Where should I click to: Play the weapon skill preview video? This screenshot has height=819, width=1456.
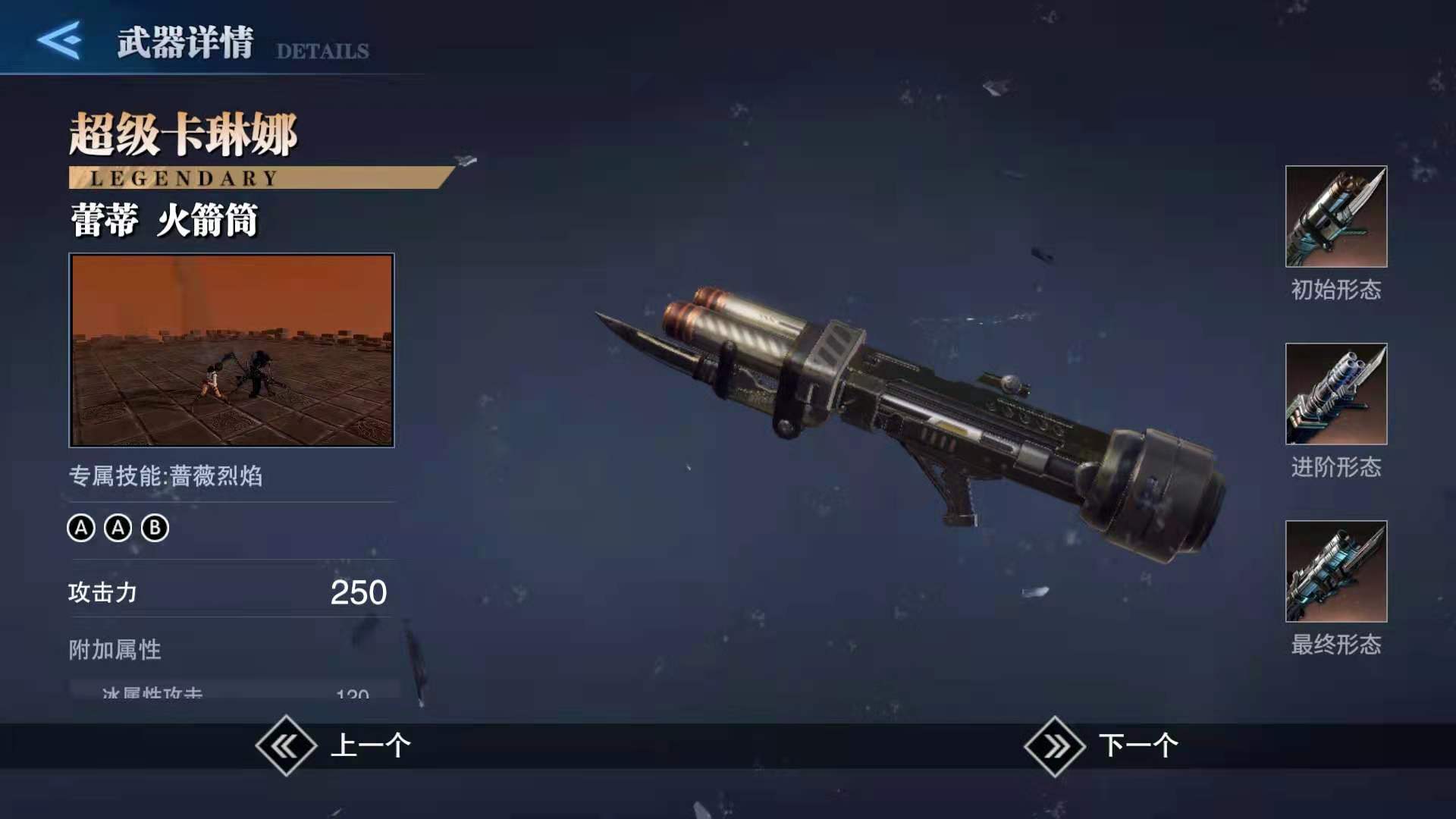click(231, 350)
